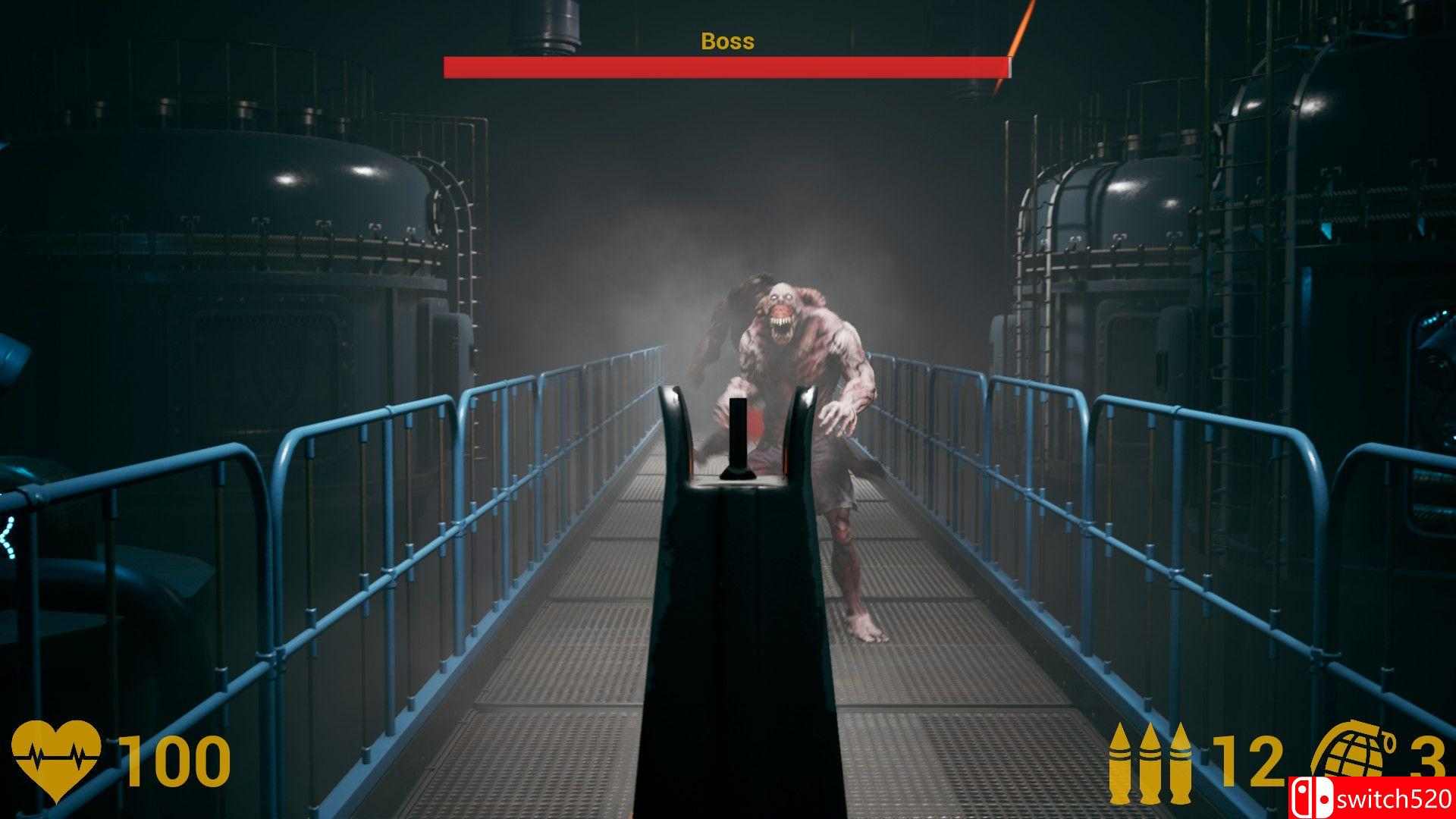Click the boss's glowing white eye
Viewport: 1456px width, 819px height.
coord(789,297)
